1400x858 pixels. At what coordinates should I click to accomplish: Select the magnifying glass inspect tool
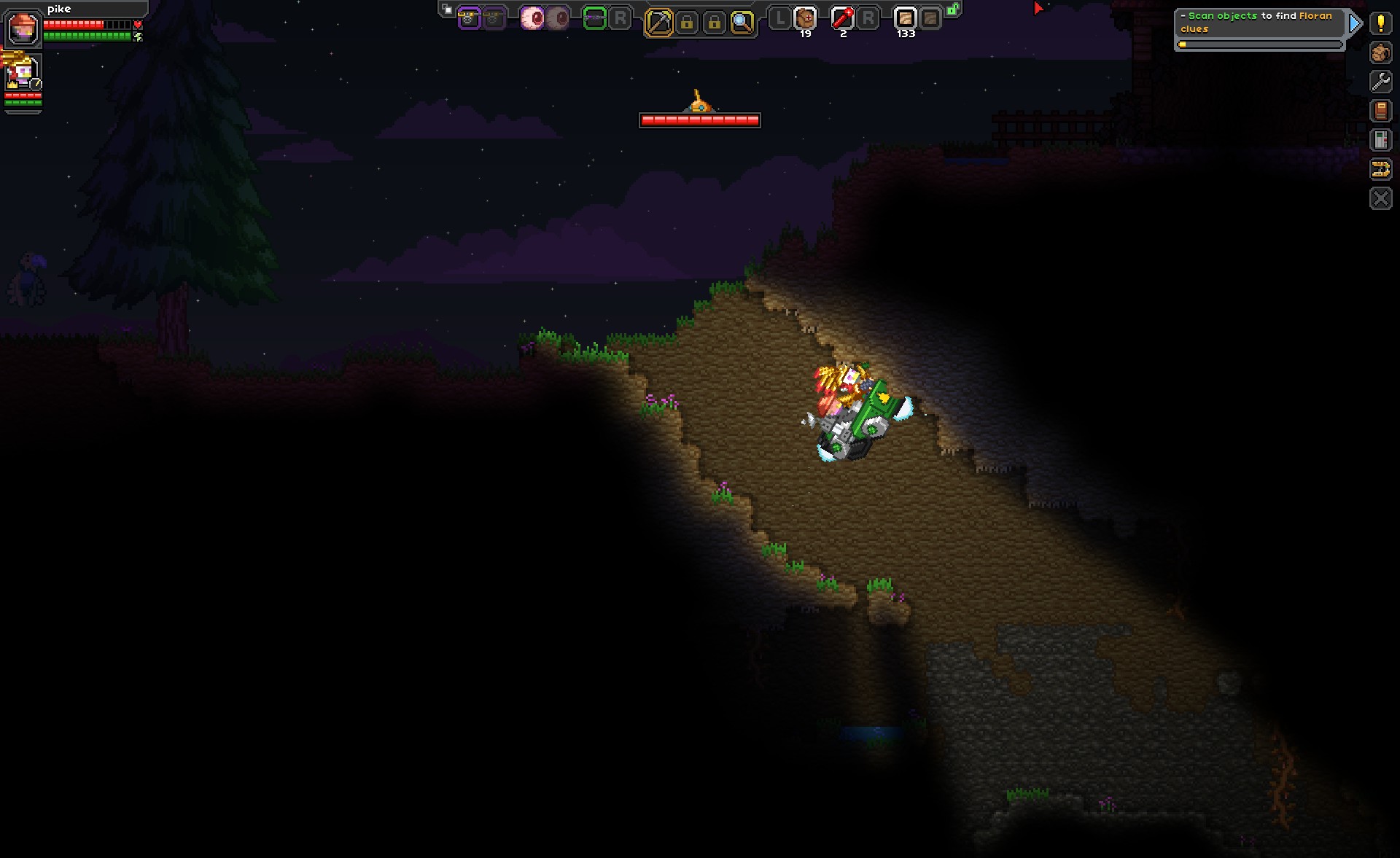[x=742, y=23]
